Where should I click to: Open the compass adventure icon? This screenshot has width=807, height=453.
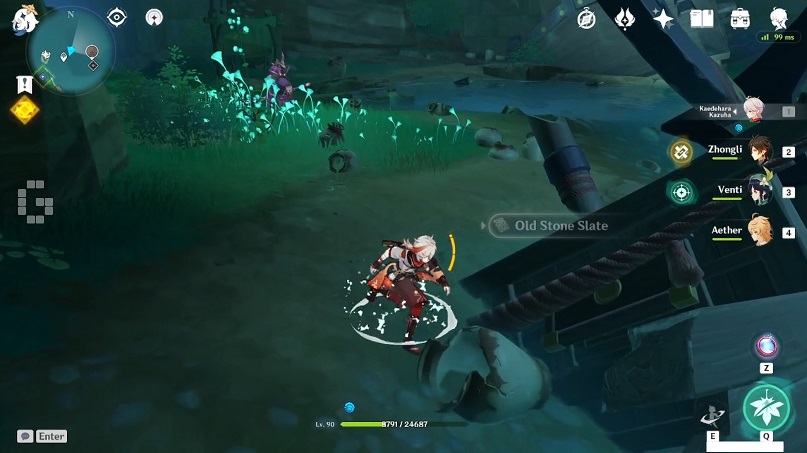(587, 18)
